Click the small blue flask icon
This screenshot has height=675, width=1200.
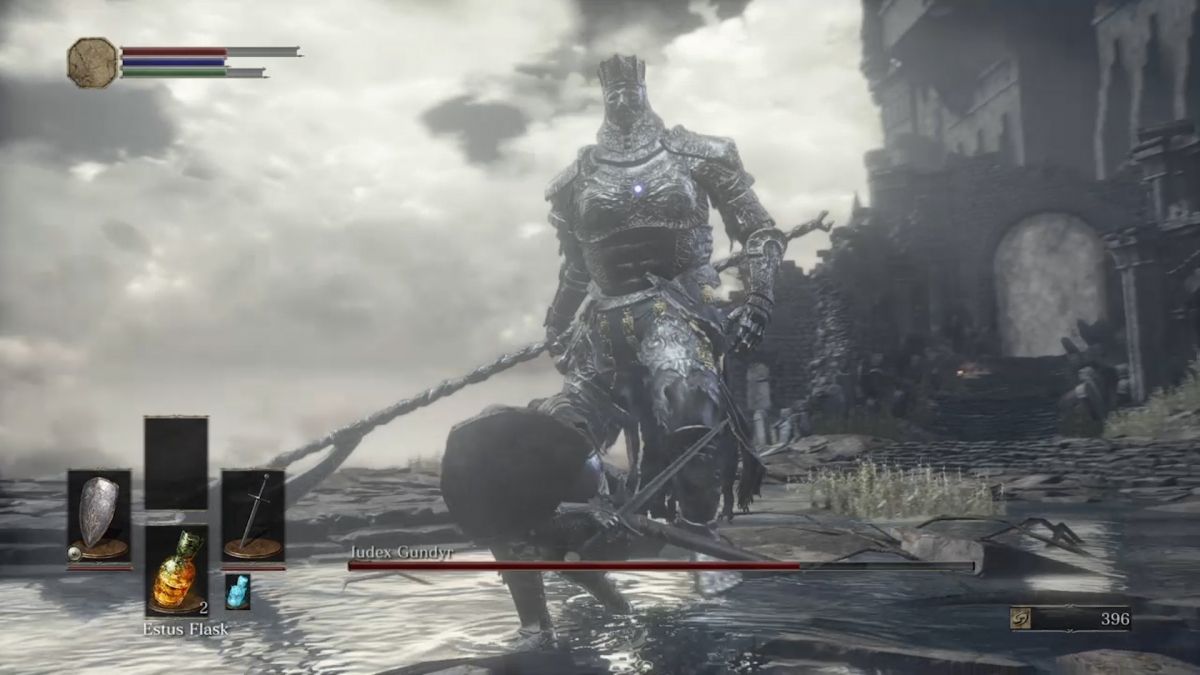pyautogui.click(x=237, y=591)
